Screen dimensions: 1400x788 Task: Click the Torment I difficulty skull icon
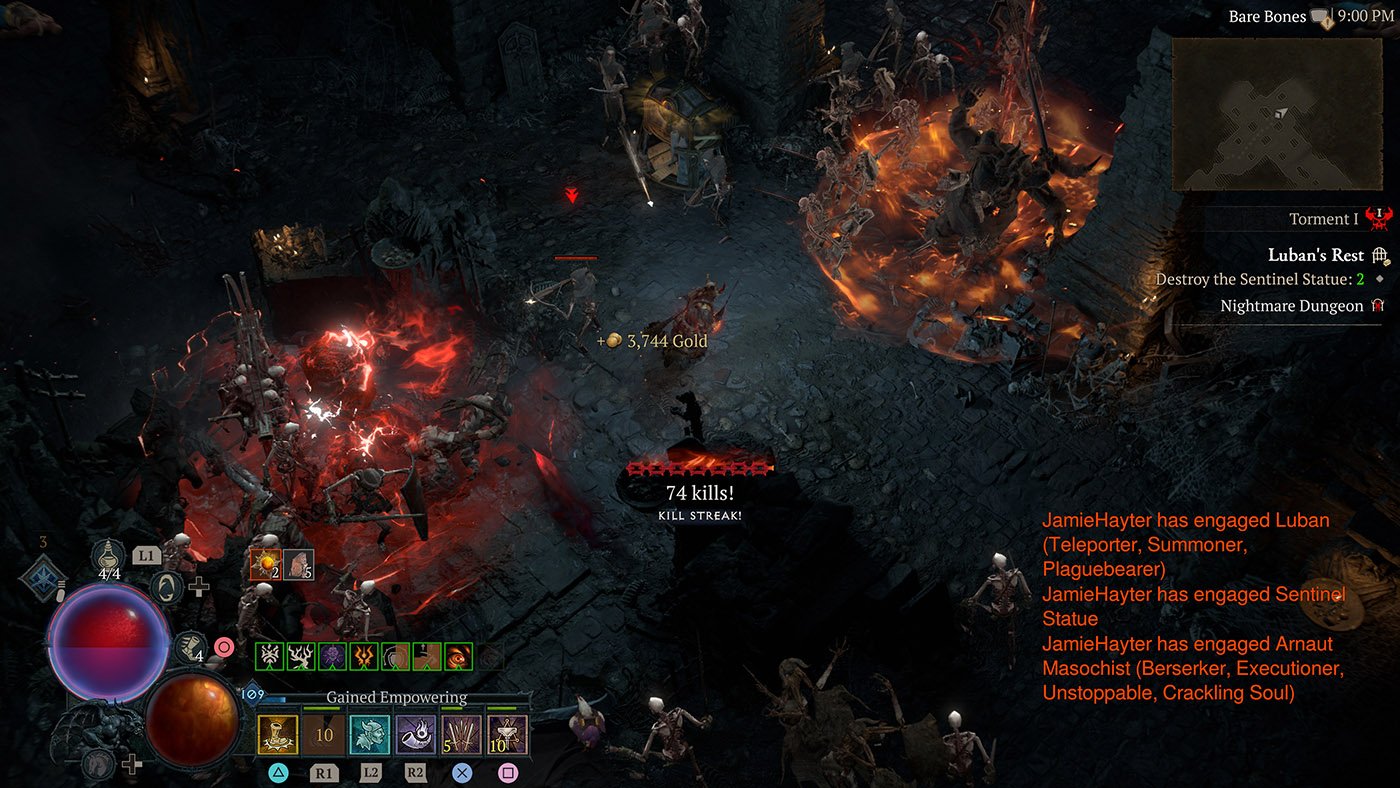tap(1380, 218)
